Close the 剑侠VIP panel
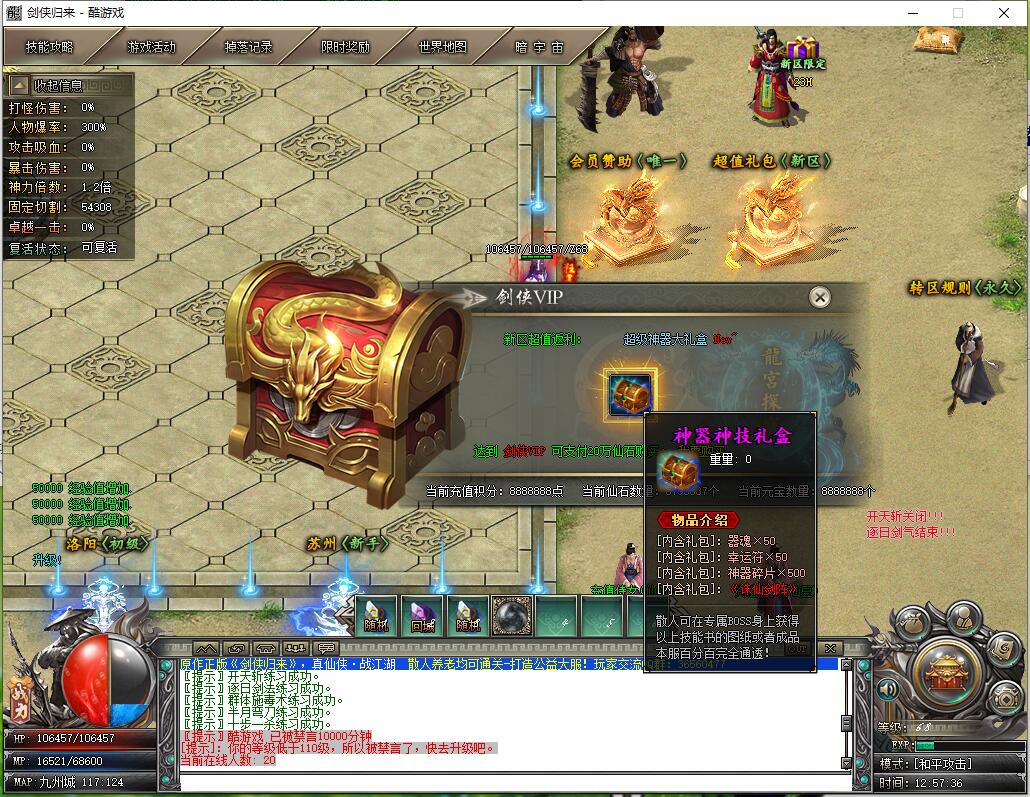 click(820, 297)
